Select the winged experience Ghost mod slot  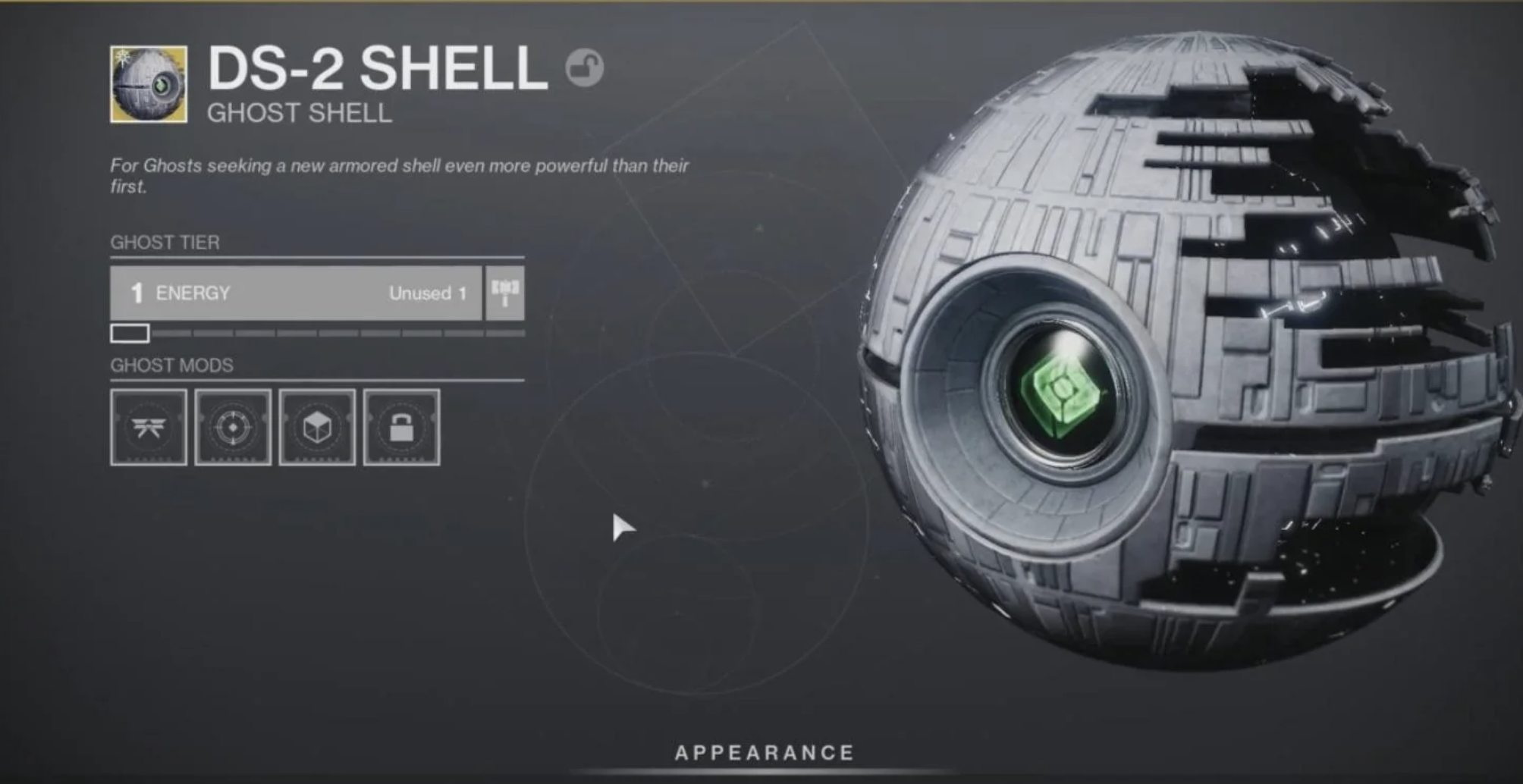[149, 427]
